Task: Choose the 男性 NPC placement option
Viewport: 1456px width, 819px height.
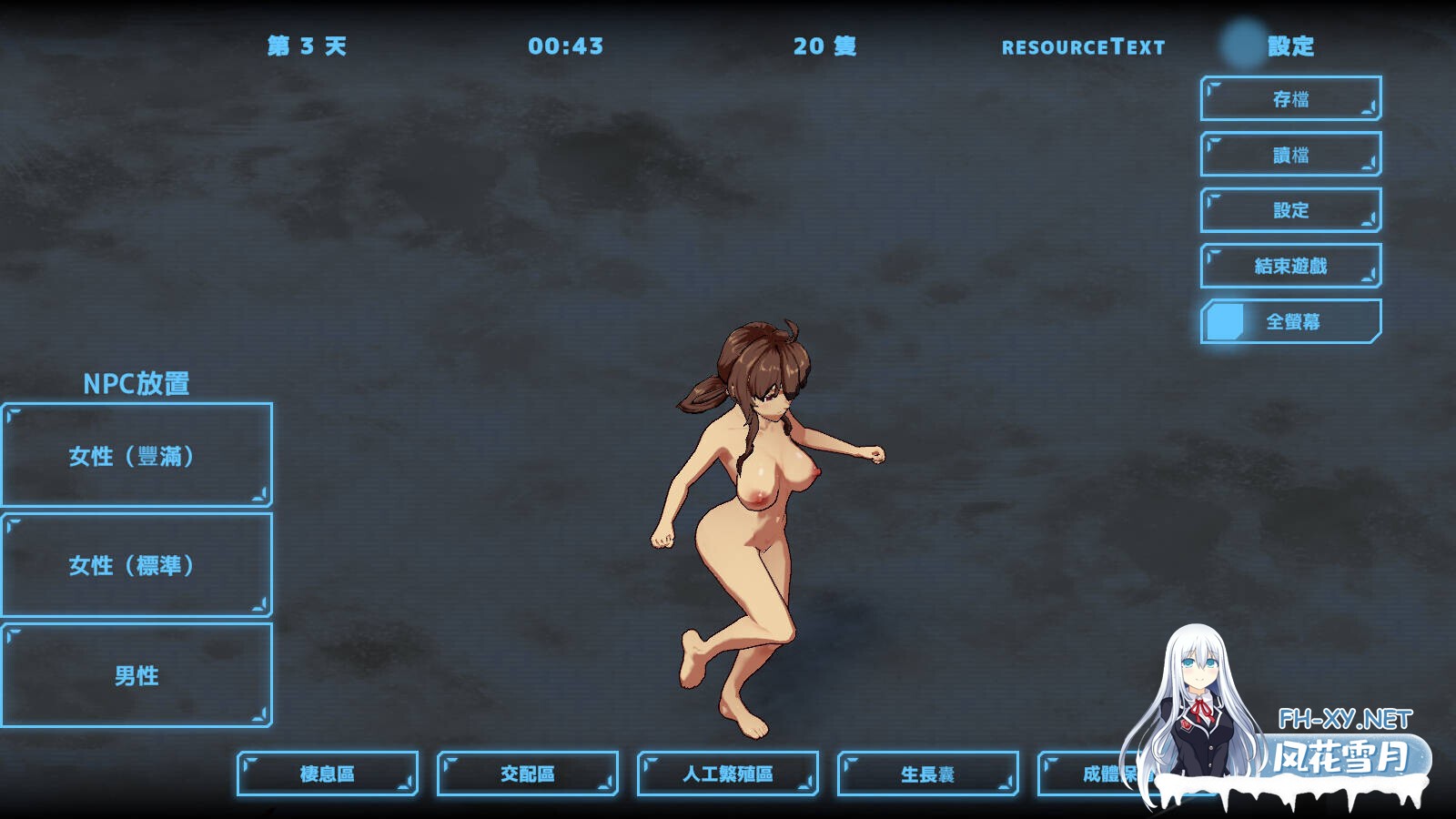Action: pos(136,675)
